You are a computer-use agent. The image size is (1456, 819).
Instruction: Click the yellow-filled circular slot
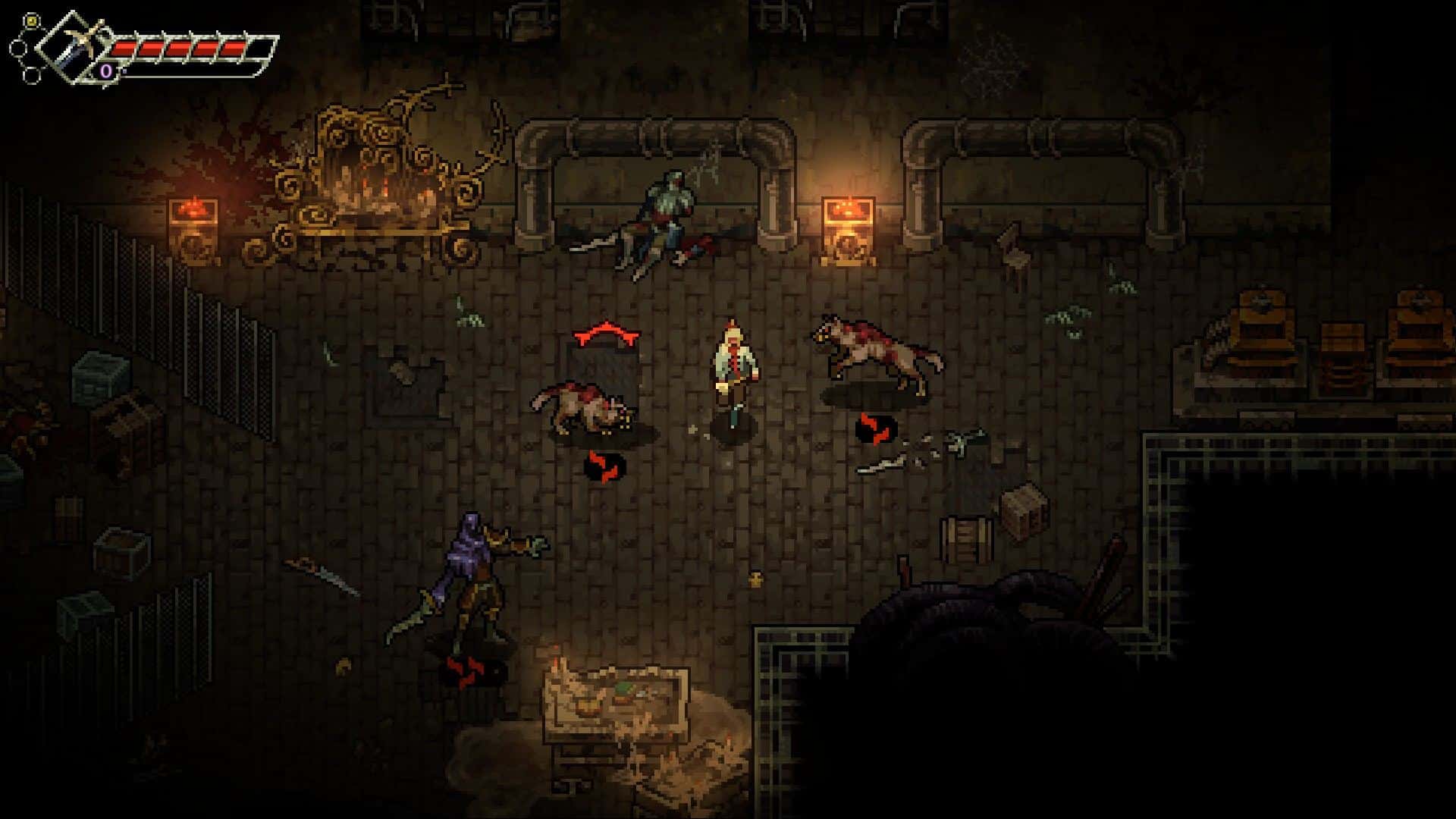tap(31, 21)
